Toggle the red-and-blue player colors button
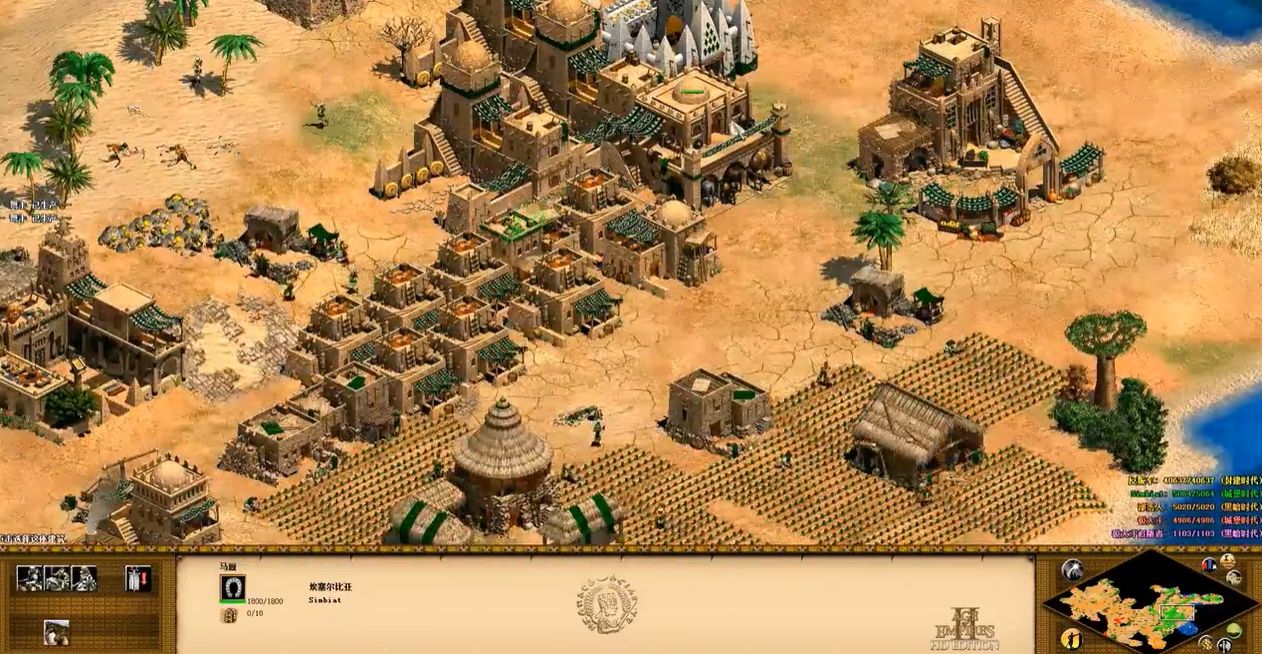The image size is (1262, 654). pyautogui.click(x=1209, y=565)
